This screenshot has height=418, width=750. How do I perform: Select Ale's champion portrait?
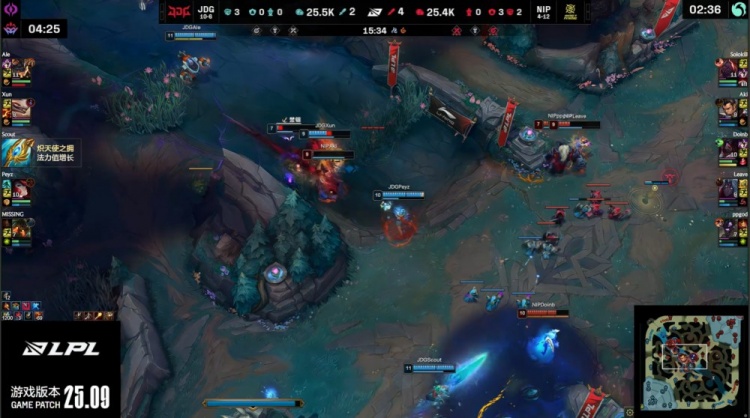[x=21, y=70]
